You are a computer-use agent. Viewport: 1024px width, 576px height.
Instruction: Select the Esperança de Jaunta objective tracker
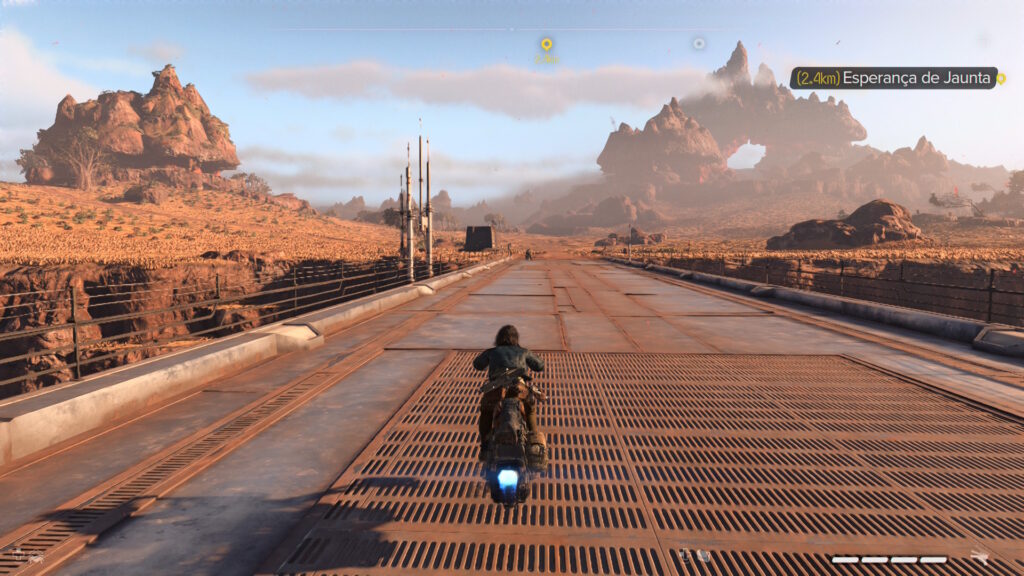point(894,78)
